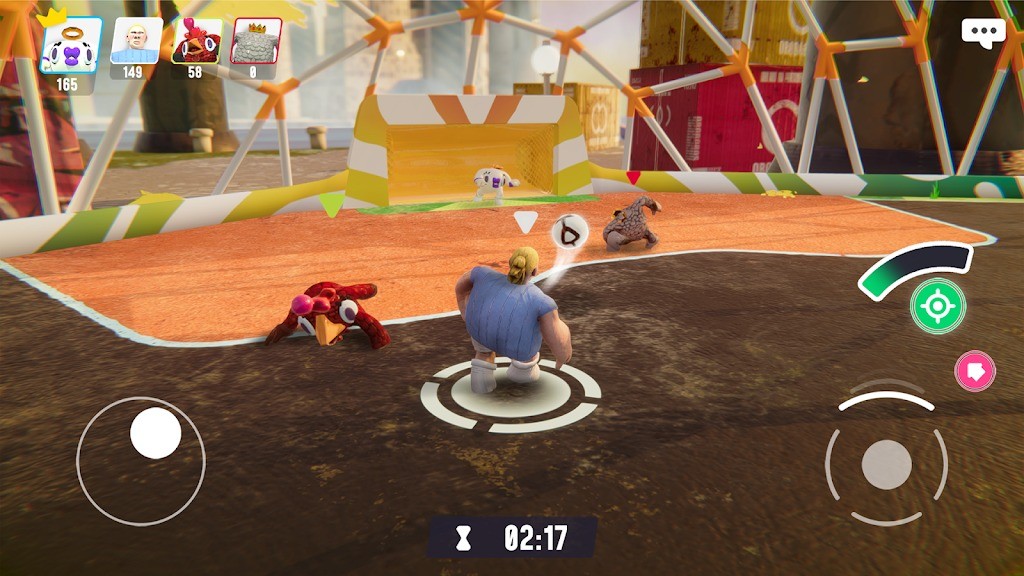Tap the green crosshair target button

pos(938,306)
